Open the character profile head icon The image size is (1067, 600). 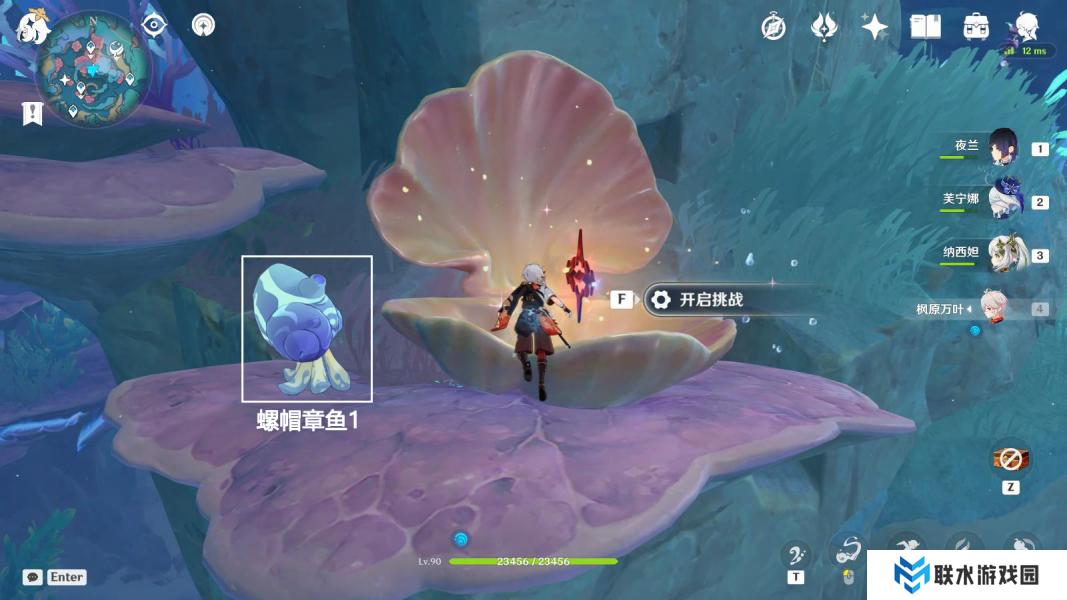pyautogui.click(x=1027, y=27)
